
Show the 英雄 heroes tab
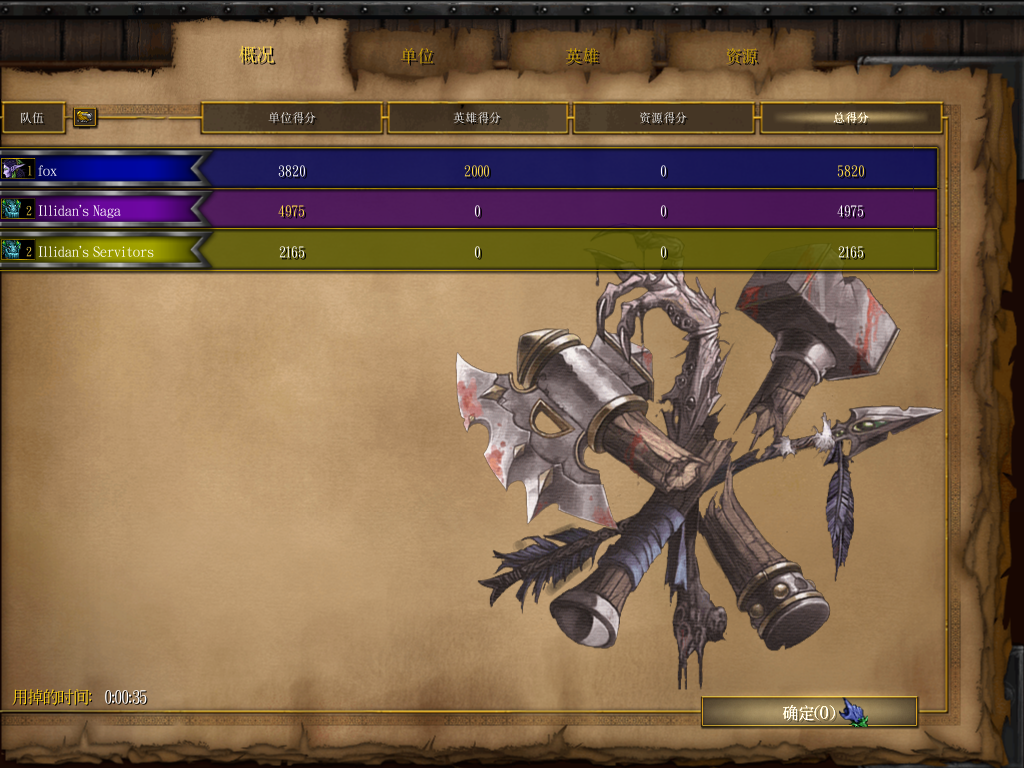click(582, 56)
